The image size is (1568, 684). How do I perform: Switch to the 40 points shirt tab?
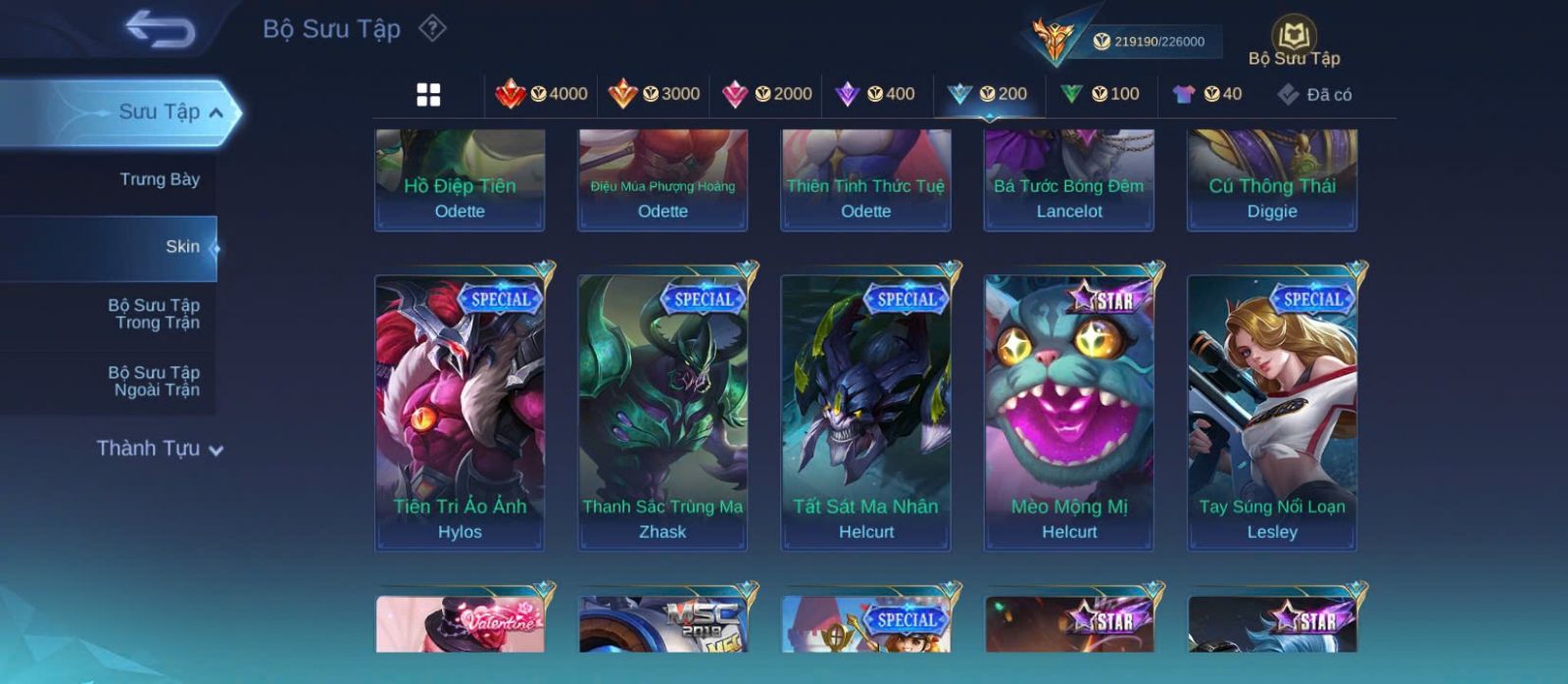pos(1207,94)
